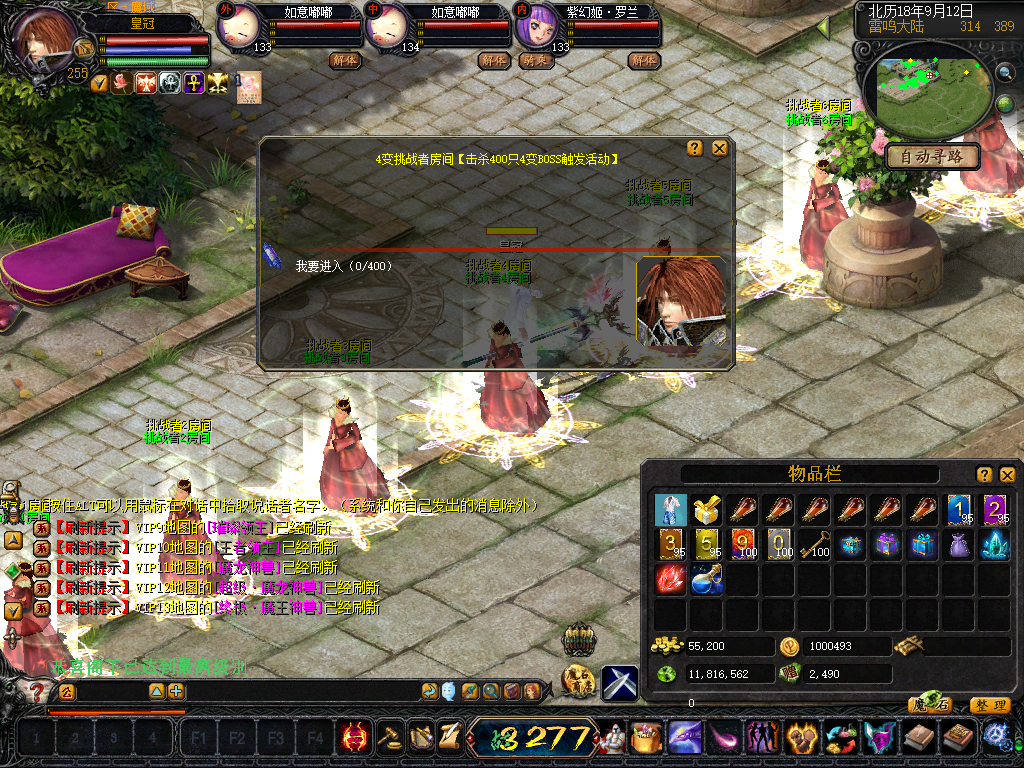This screenshot has height=768, width=1024.
Task: Select the golden key in the inventory
Action: (x=815, y=545)
